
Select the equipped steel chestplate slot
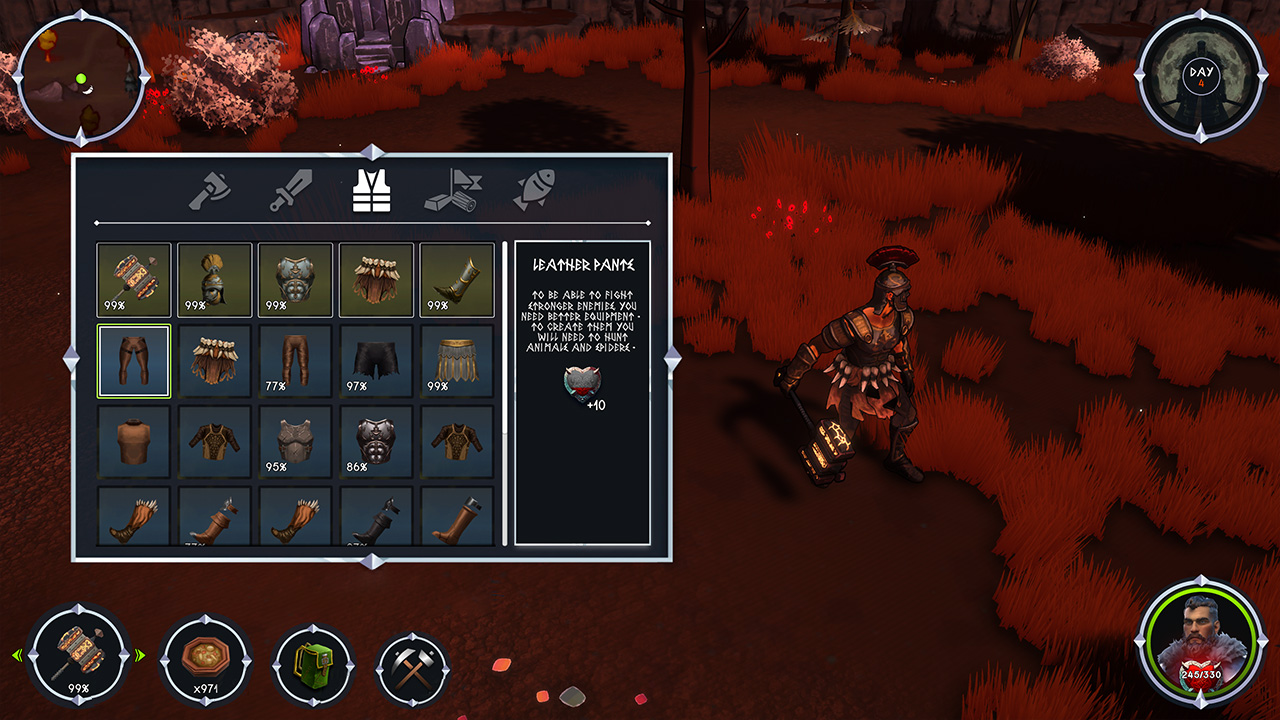pyautogui.click(x=296, y=280)
